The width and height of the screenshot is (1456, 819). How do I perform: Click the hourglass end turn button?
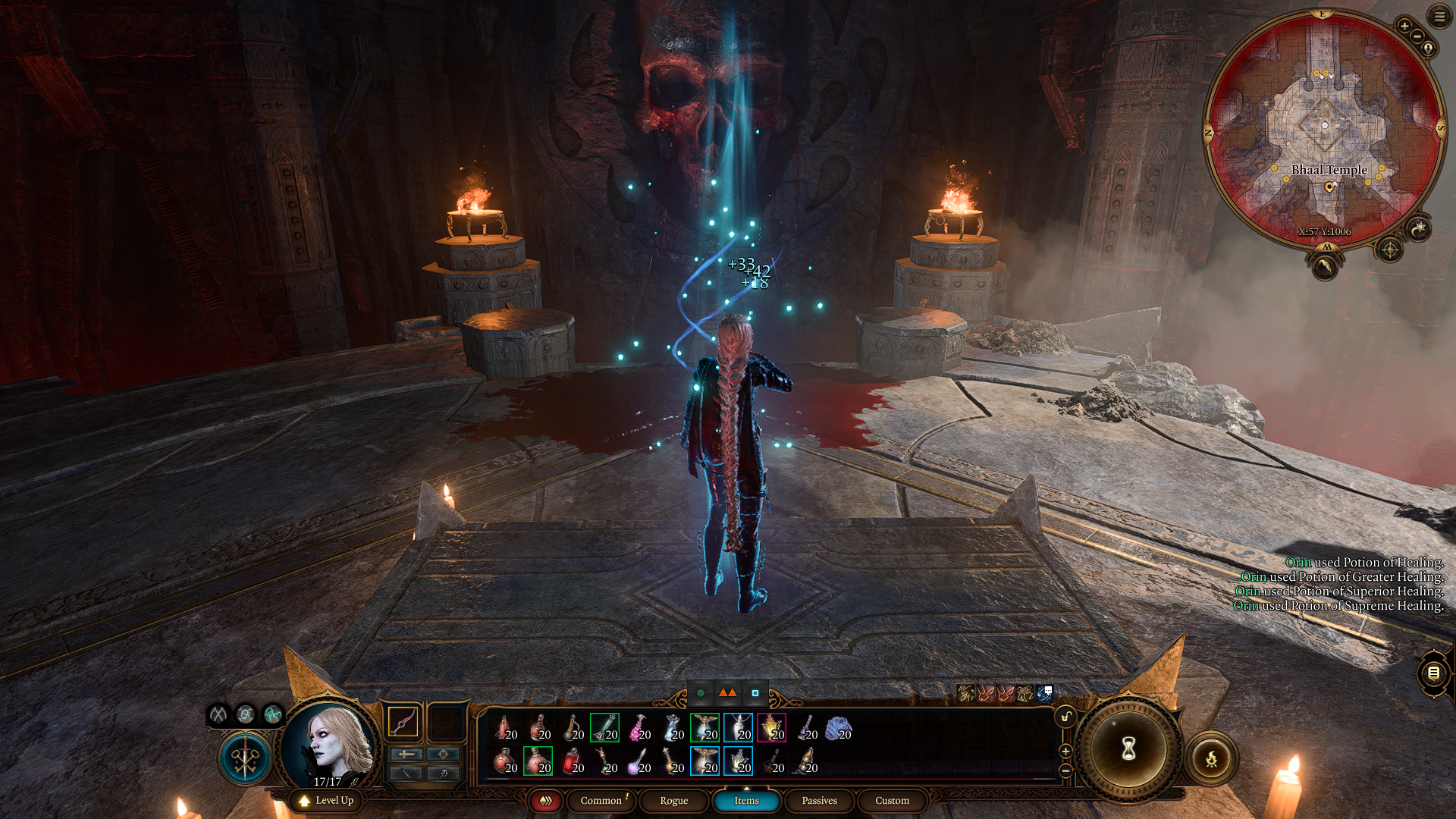(x=1128, y=749)
